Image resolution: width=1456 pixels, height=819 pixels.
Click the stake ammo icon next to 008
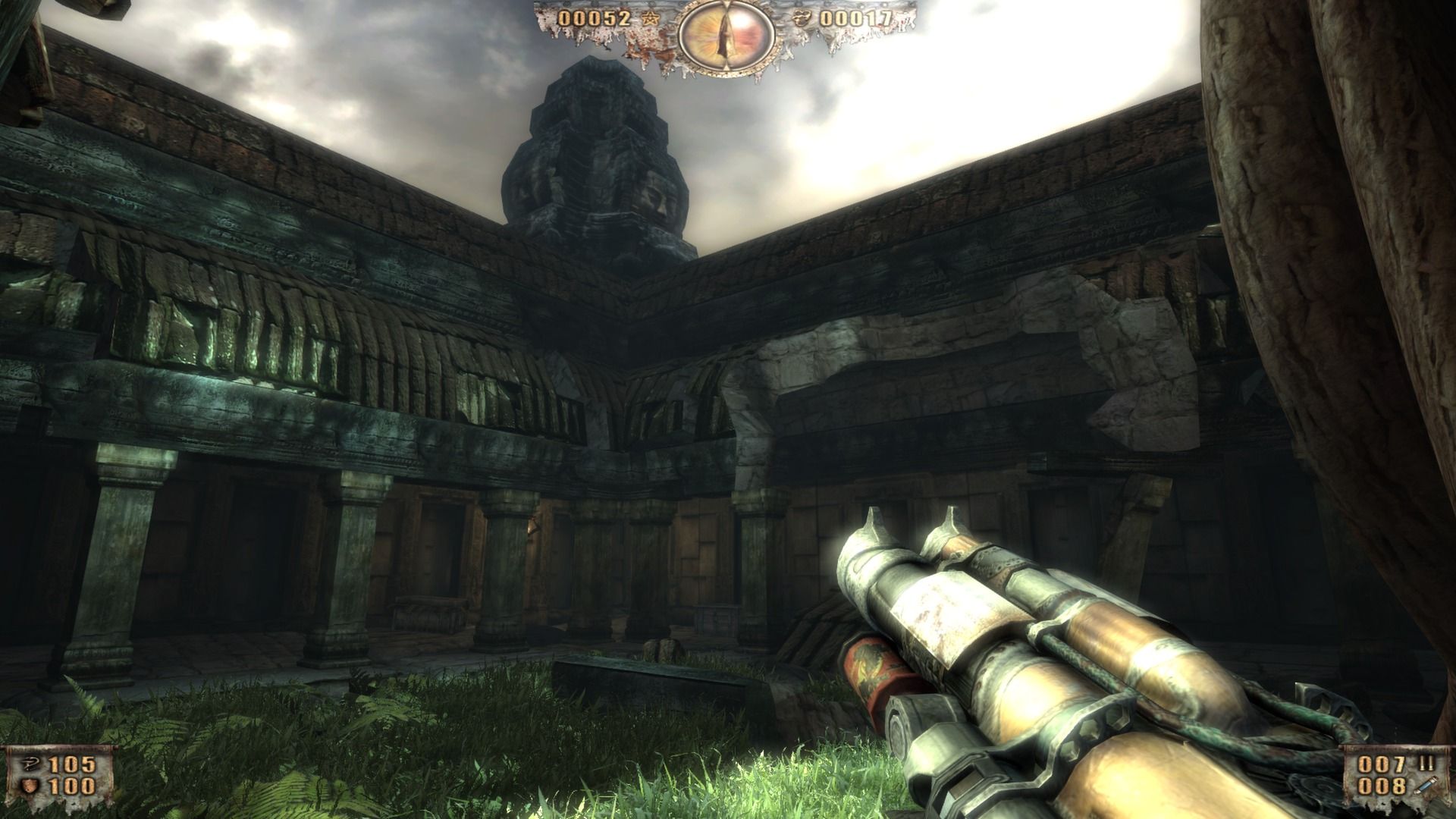[x=1424, y=786]
